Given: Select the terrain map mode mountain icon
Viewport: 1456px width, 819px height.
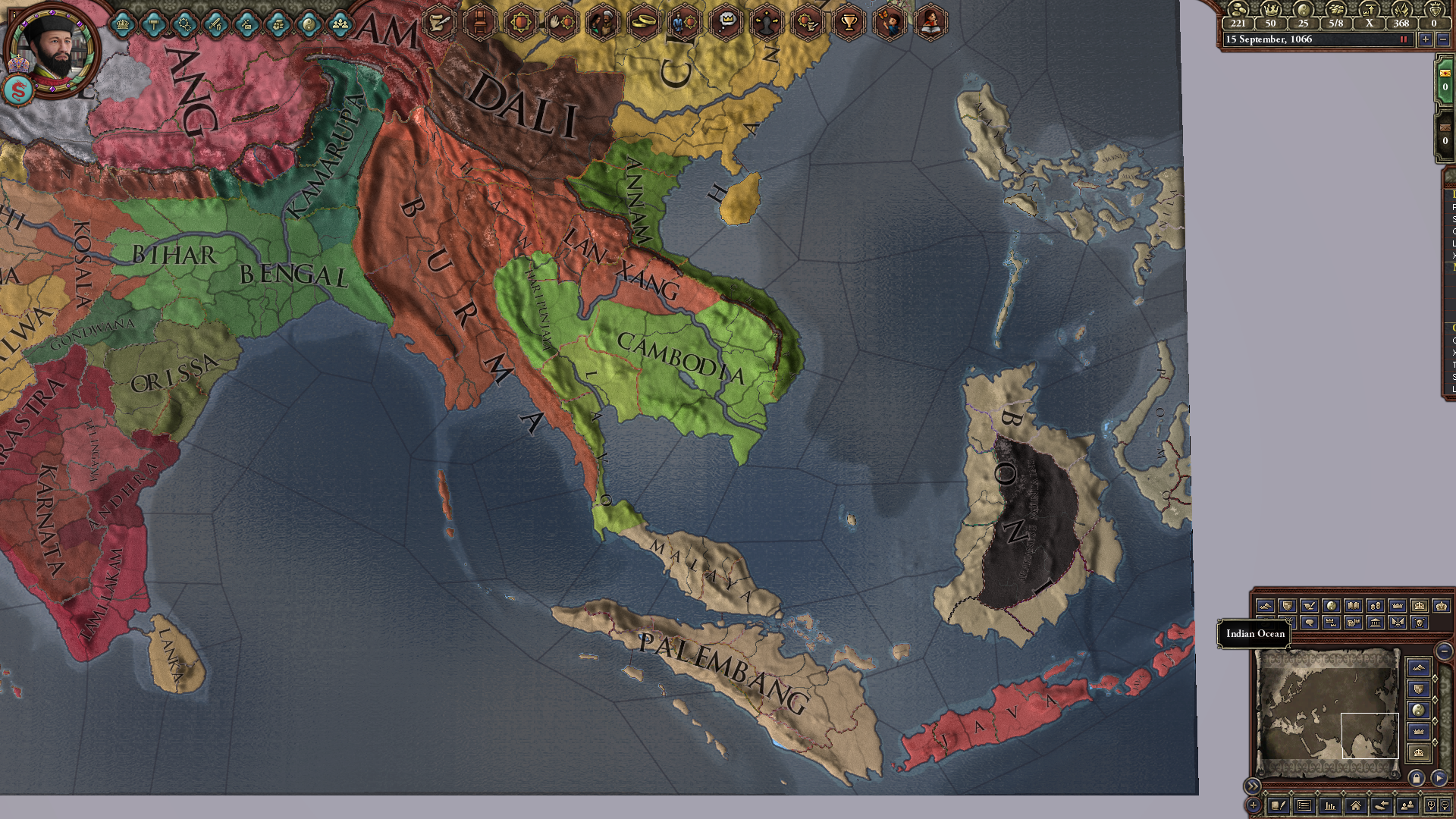Looking at the screenshot, I should tap(1266, 607).
